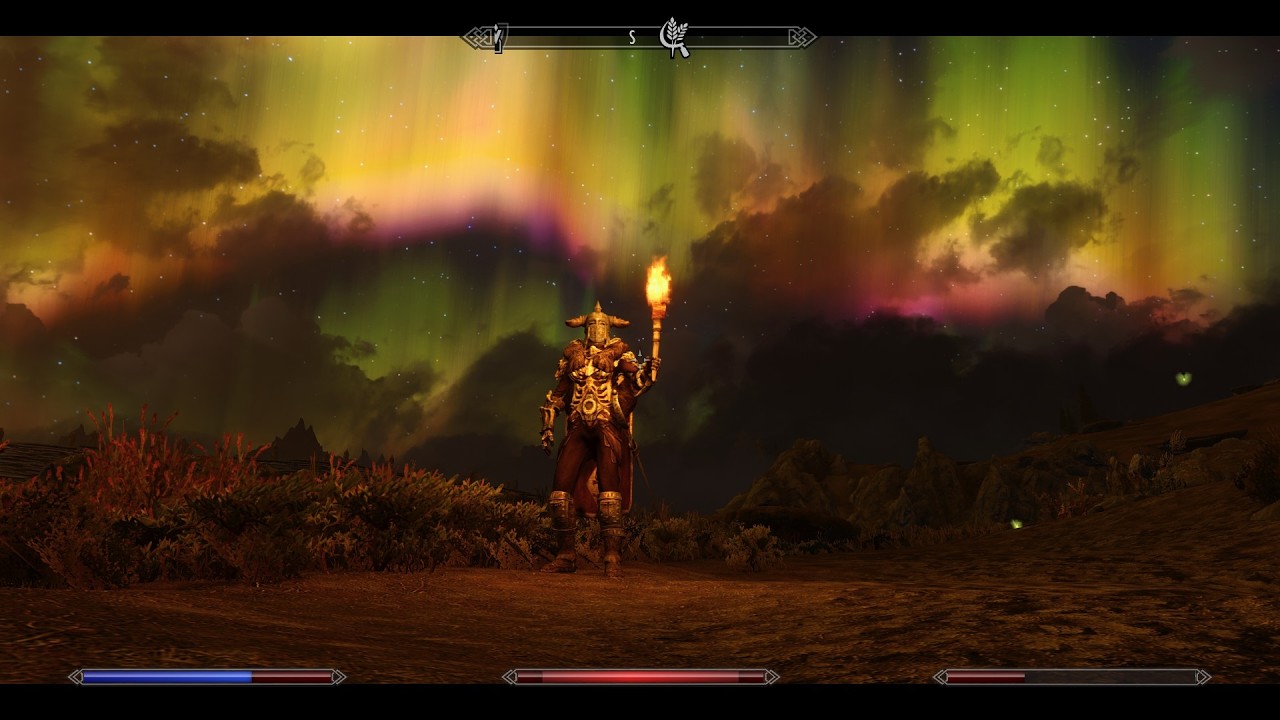Click the farm marker on the compass
The width and height of the screenshot is (1280, 720).
pyautogui.click(x=675, y=37)
